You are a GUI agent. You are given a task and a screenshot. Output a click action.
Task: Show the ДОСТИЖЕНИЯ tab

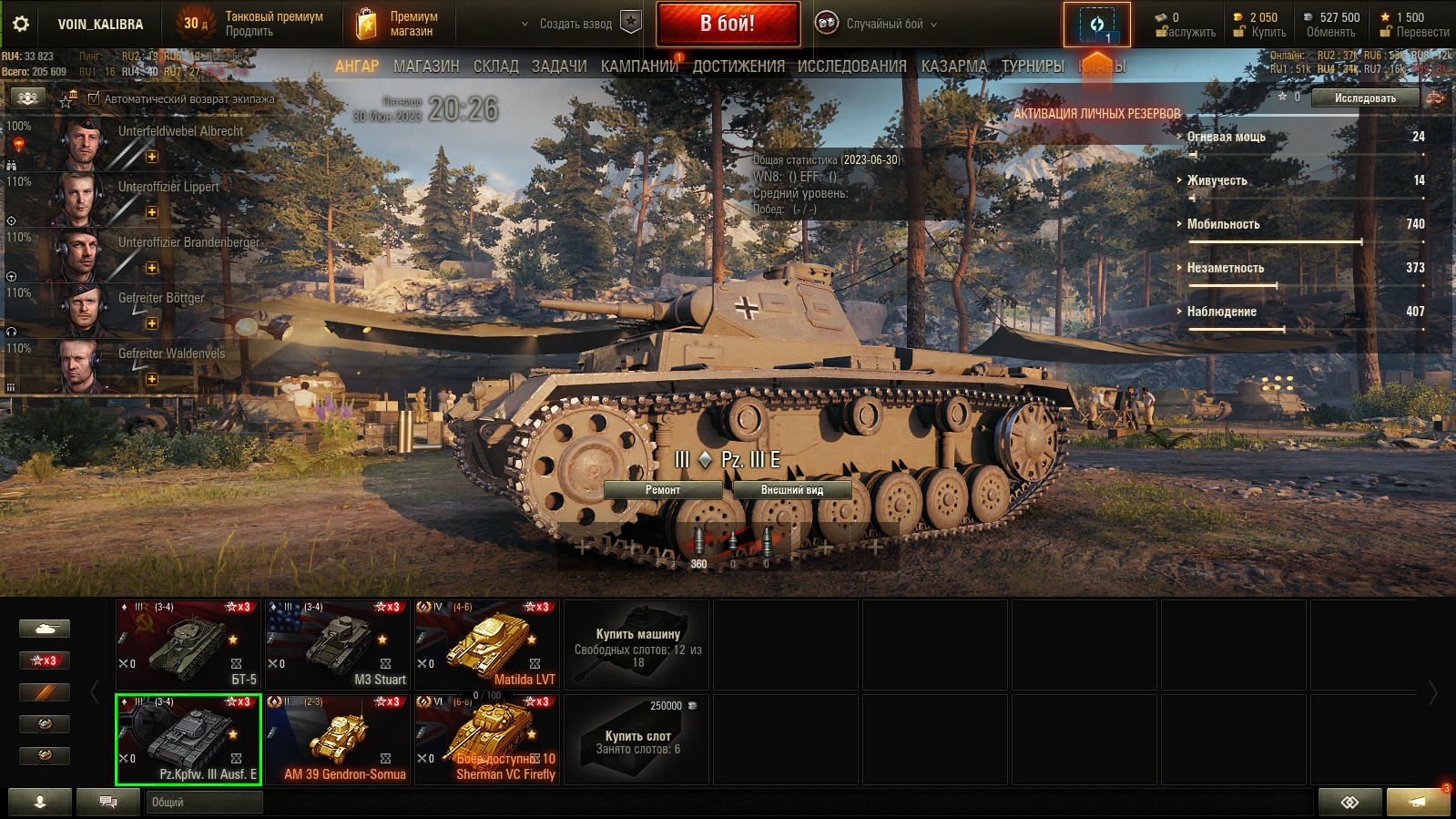click(x=738, y=67)
